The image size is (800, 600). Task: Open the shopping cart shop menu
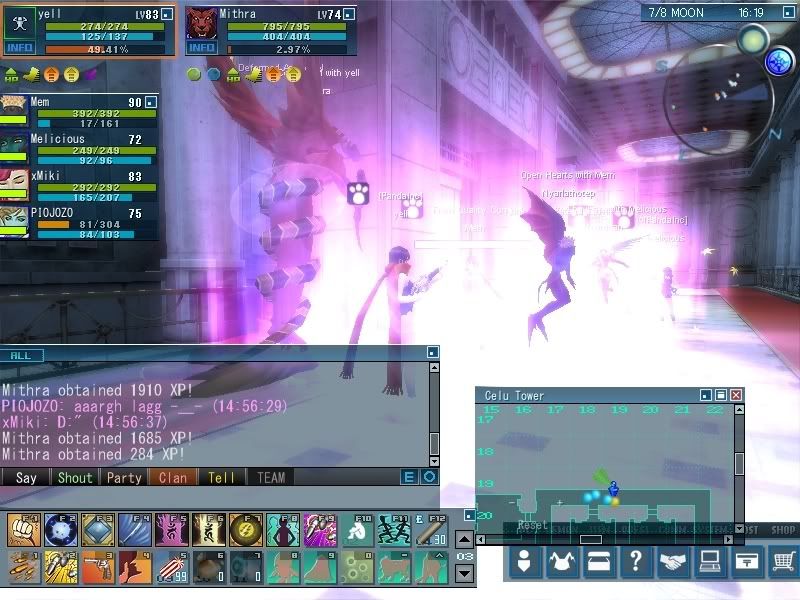(x=782, y=563)
